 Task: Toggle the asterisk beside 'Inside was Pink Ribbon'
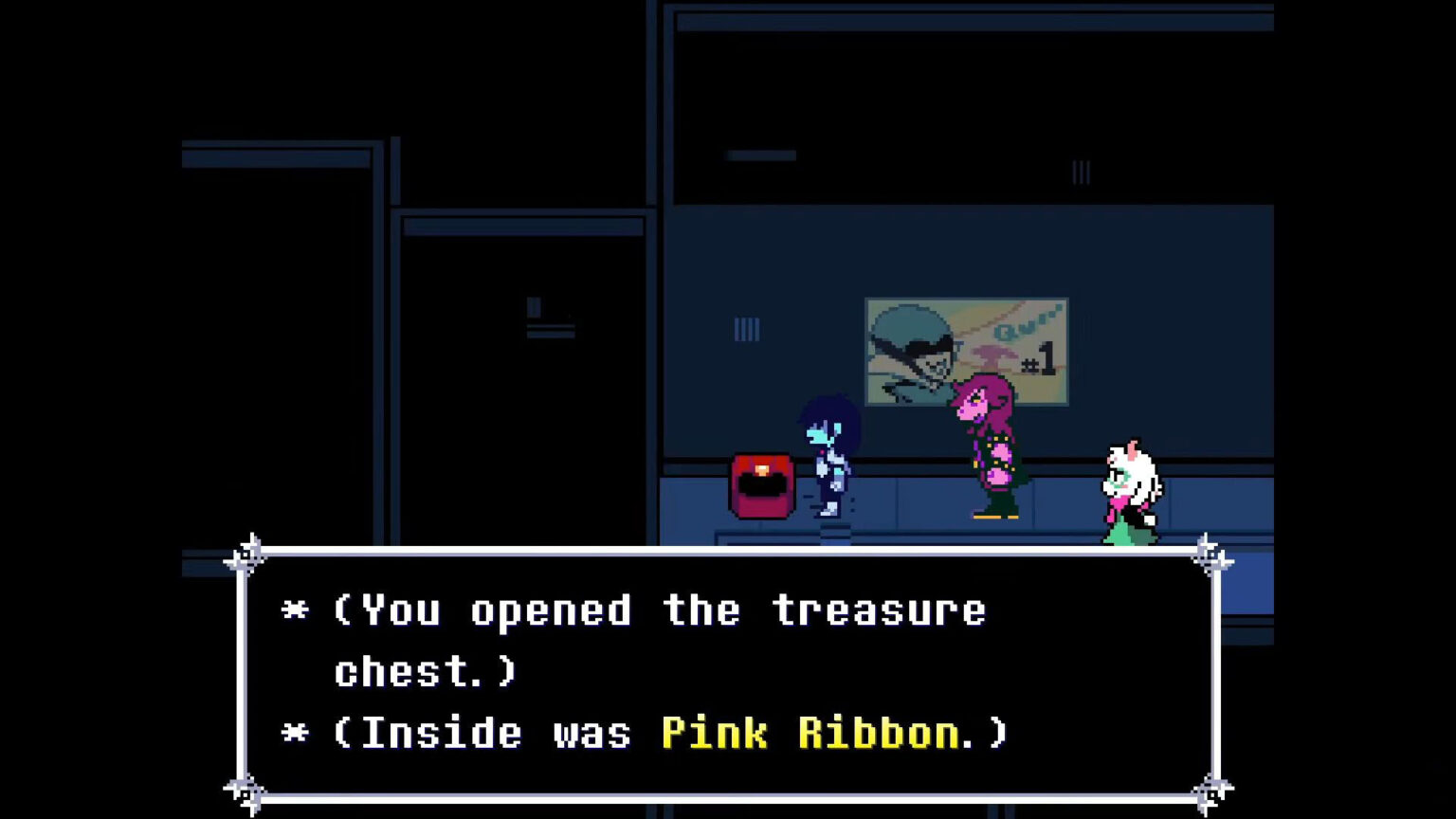pos(297,733)
